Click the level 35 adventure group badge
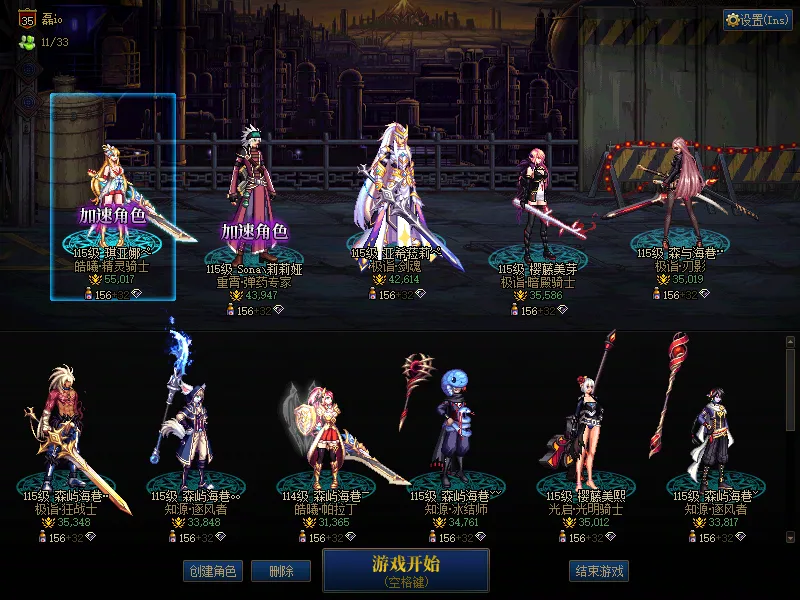The image size is (800, 600). [27, 18]
